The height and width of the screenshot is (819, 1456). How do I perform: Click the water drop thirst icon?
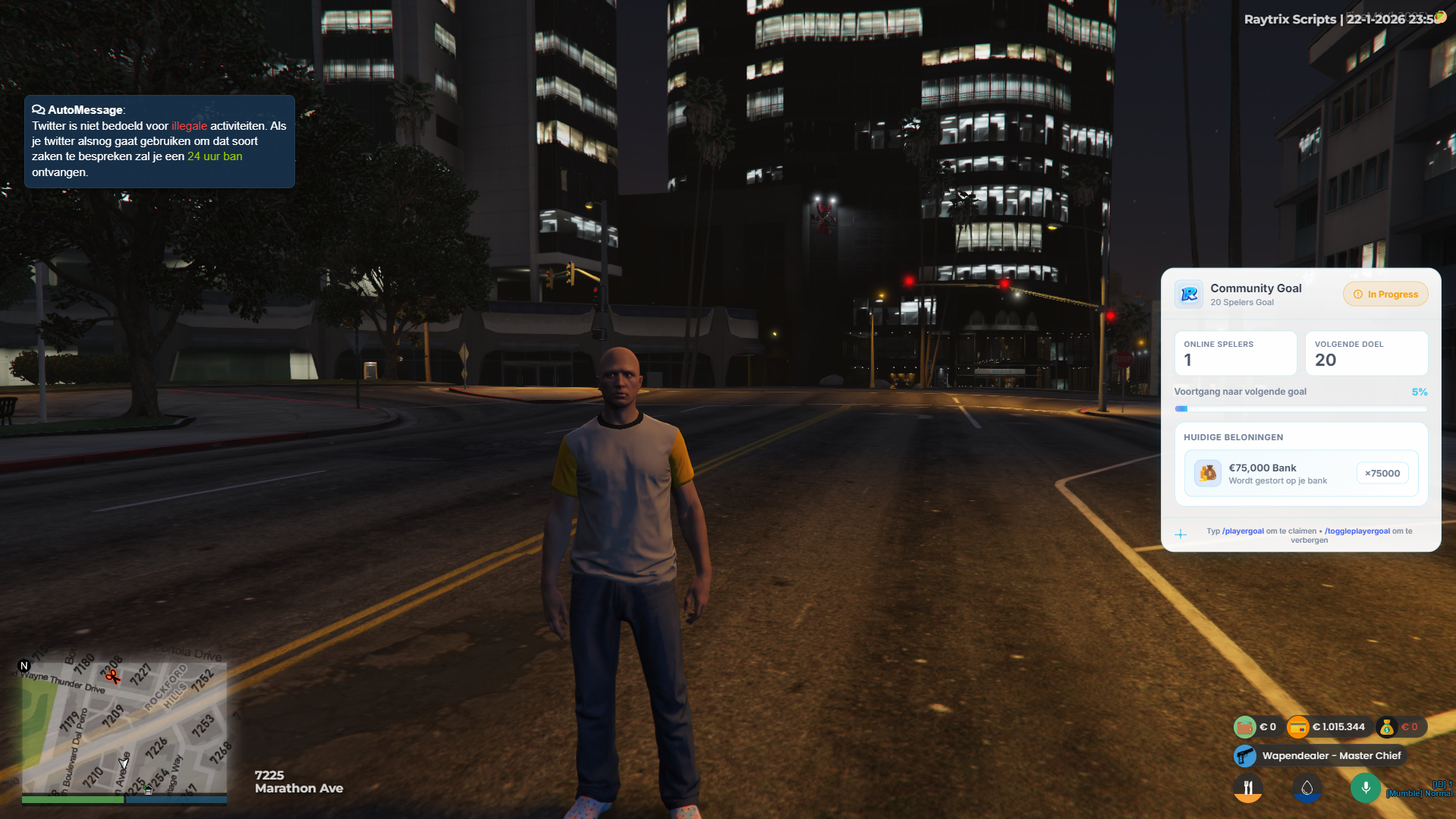[x=1307, y=788]
